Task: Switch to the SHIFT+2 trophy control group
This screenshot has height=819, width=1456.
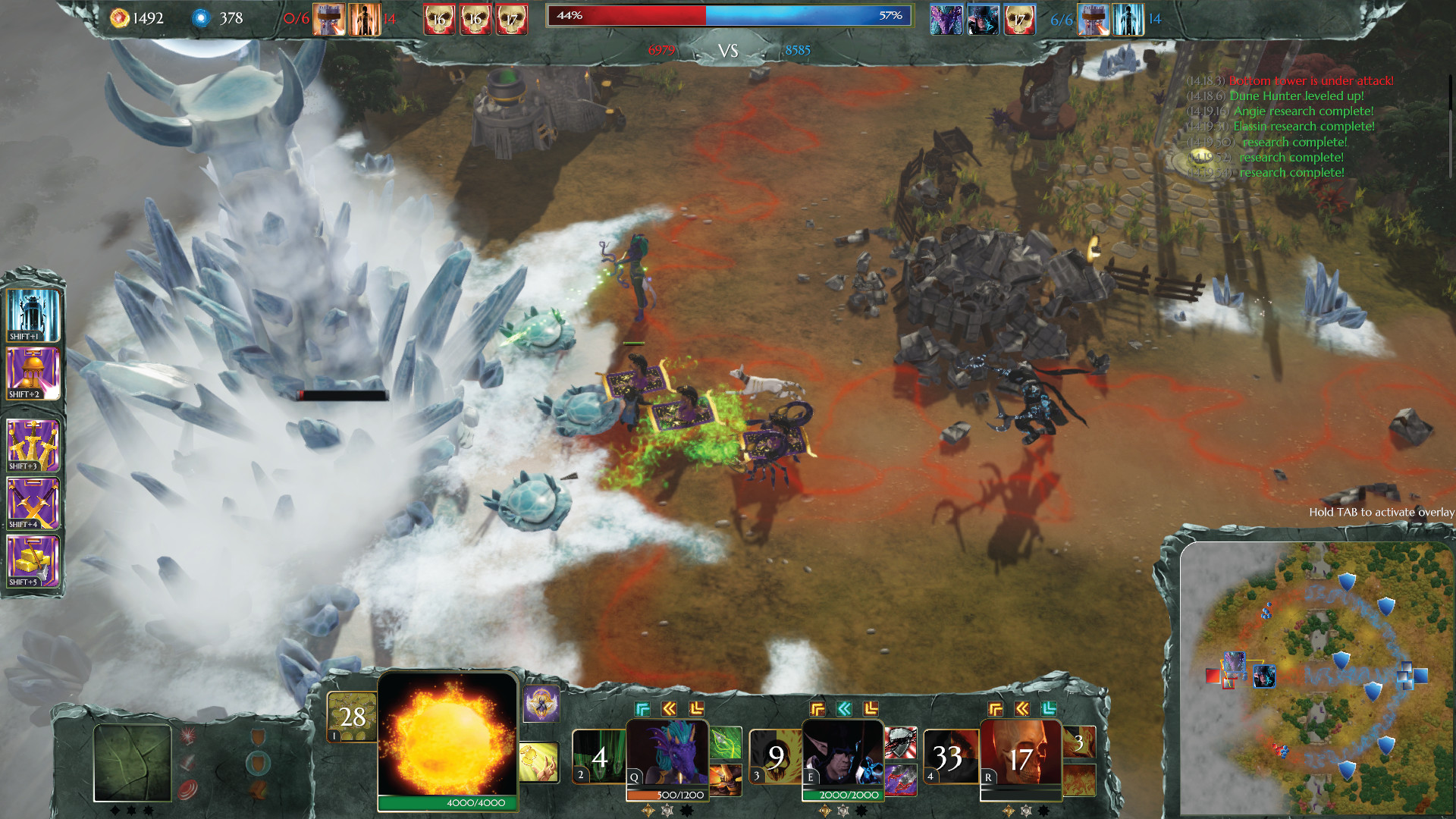Action: click(33, 372)
